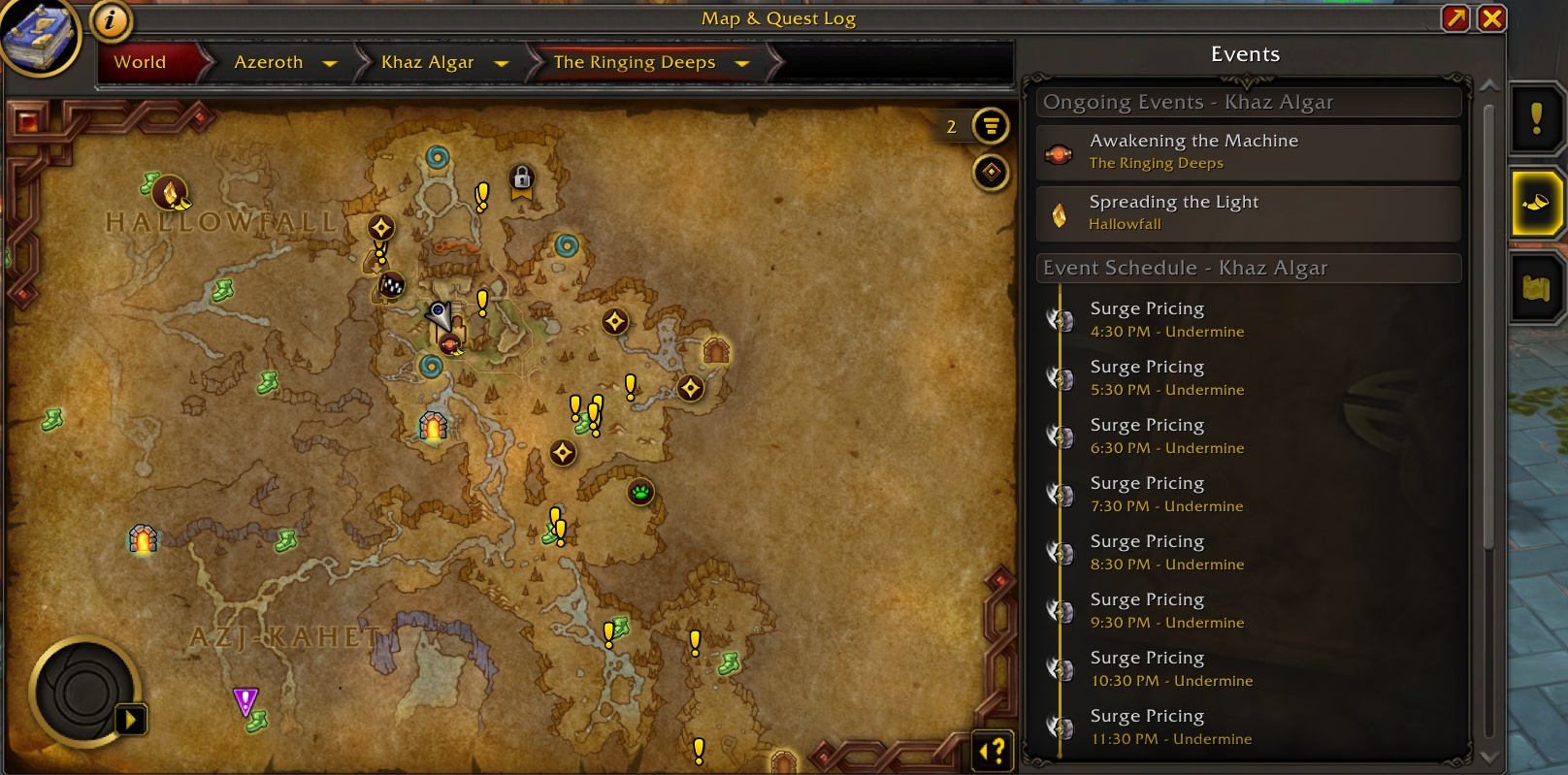Open the Azeroth breadcrumb dropdown arrow
This screenshot has height=775, width=1568.
(331, 62)
